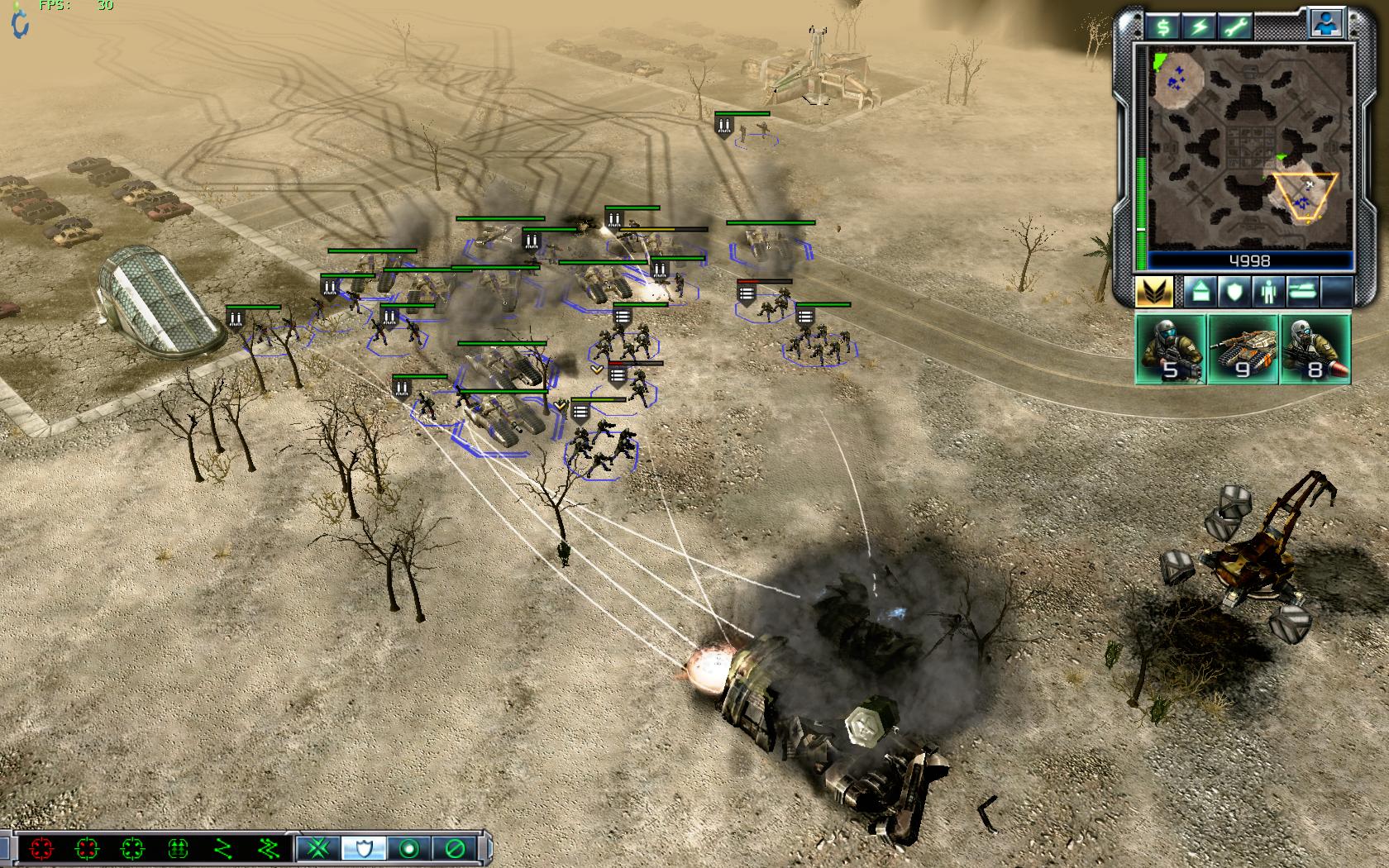Screen dimensions: 1389x868
Task: Switch to the production structures tab
Action: 1200,293
